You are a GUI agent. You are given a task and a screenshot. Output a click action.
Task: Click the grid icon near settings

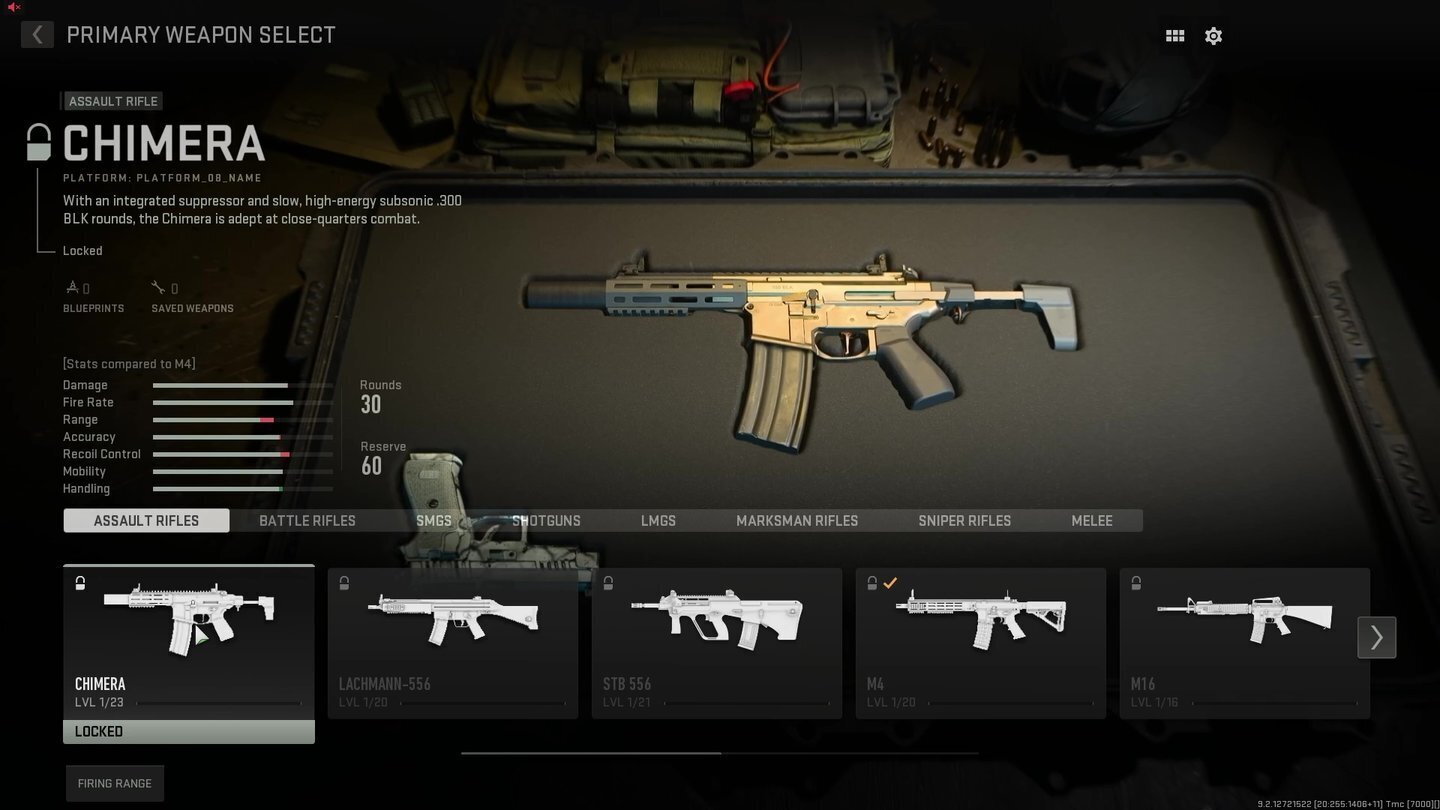pyautogui.click(x=1174, y=35)
